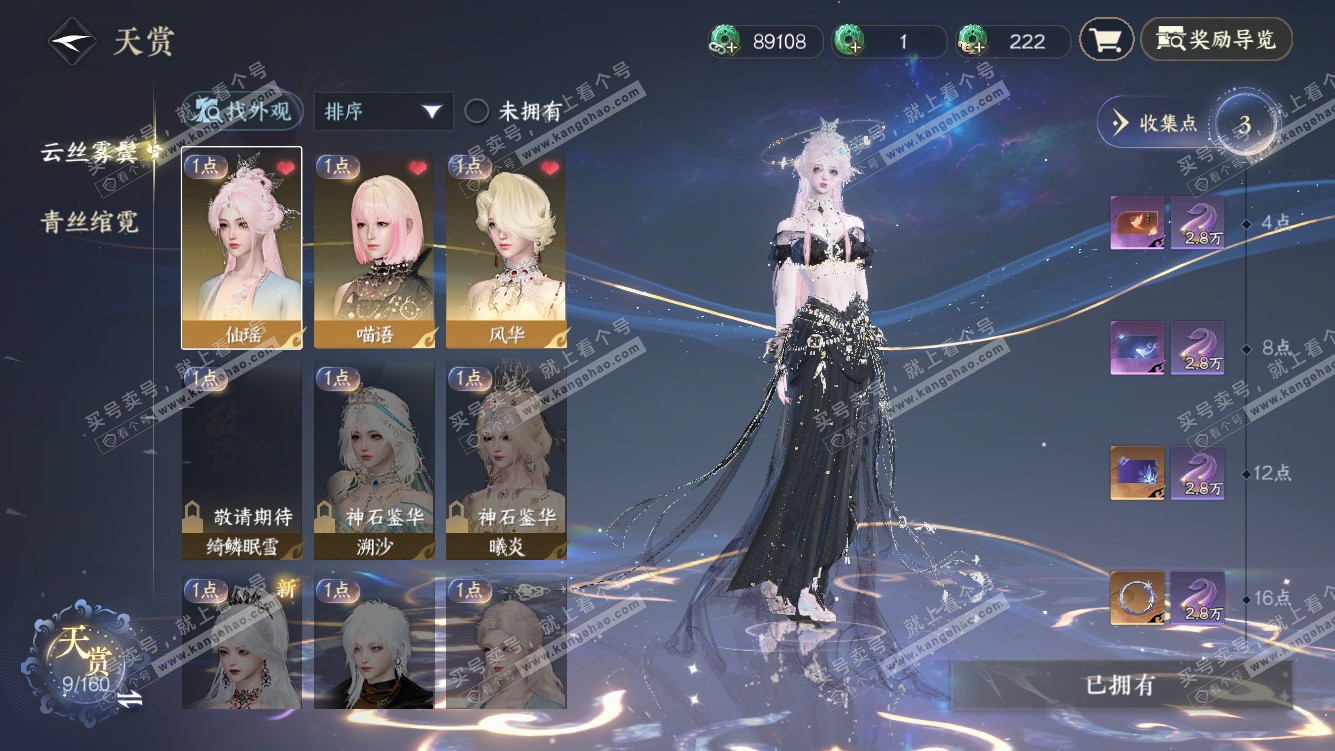The image size is (1335, 751).
Task: Switch to the 青丝绾霓 tab
Action: (89, 222)
